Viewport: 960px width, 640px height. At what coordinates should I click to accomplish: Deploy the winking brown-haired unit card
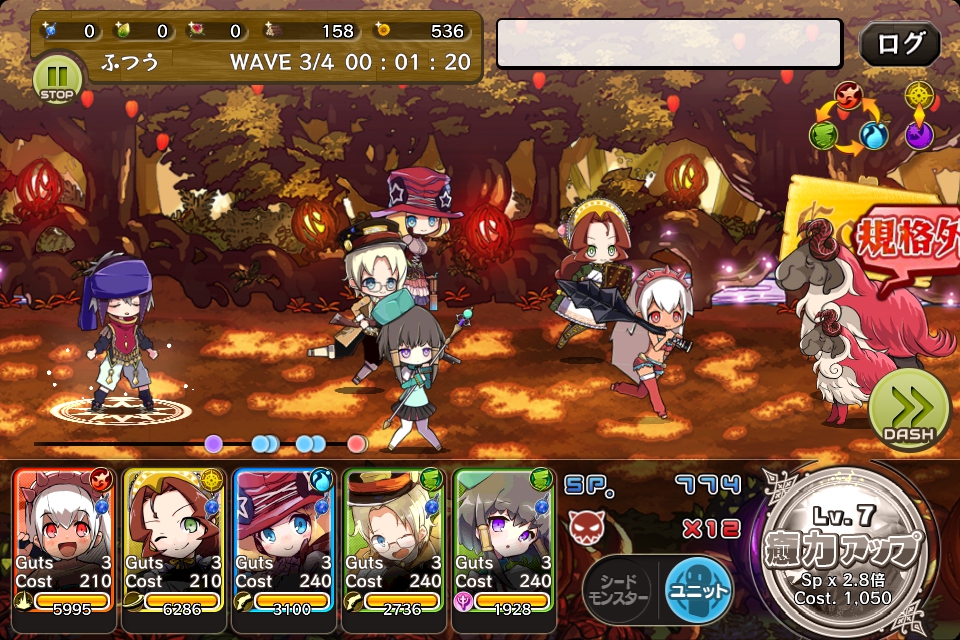click(174, 540)
